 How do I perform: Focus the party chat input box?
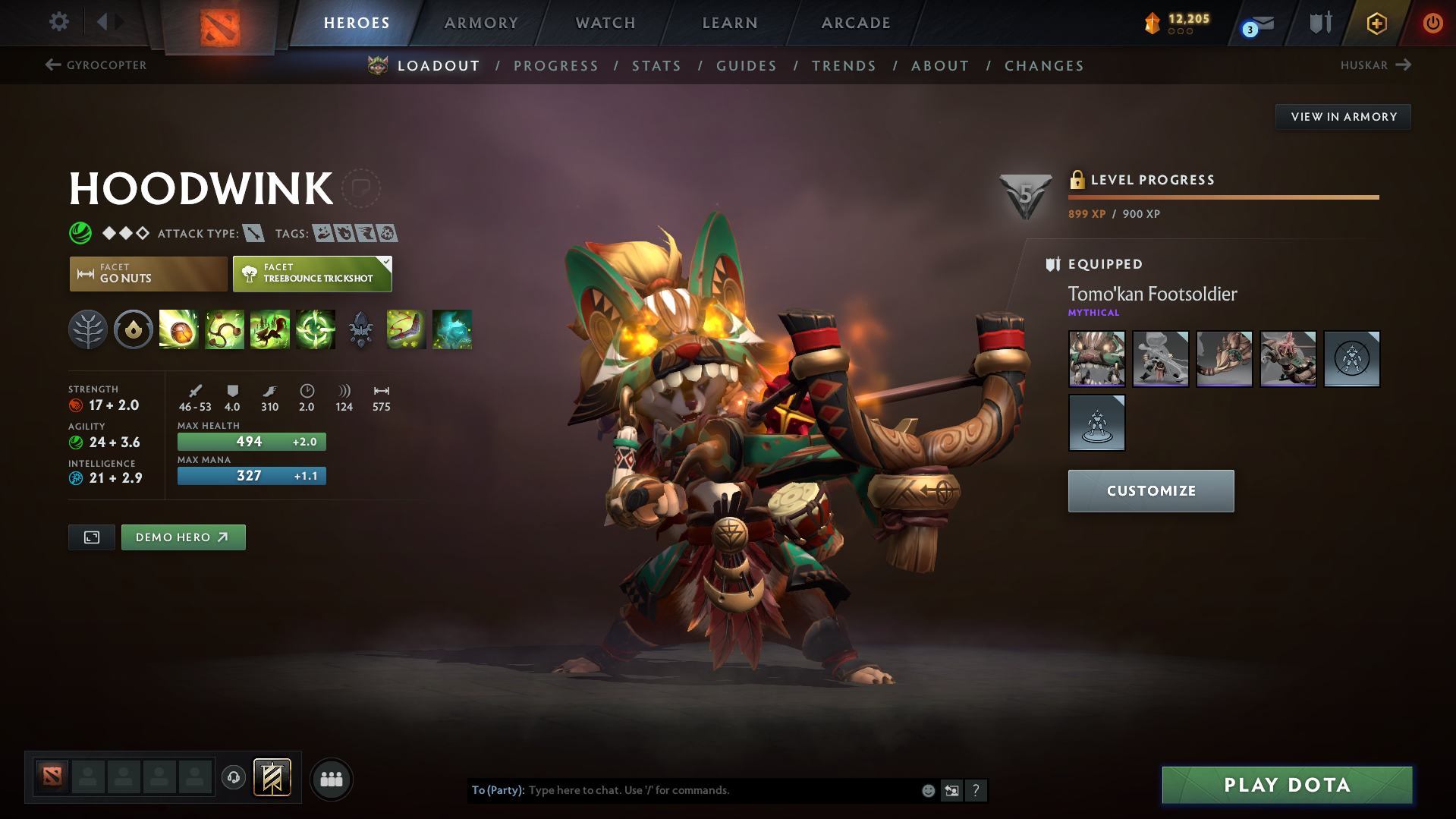tap(721, 790)
